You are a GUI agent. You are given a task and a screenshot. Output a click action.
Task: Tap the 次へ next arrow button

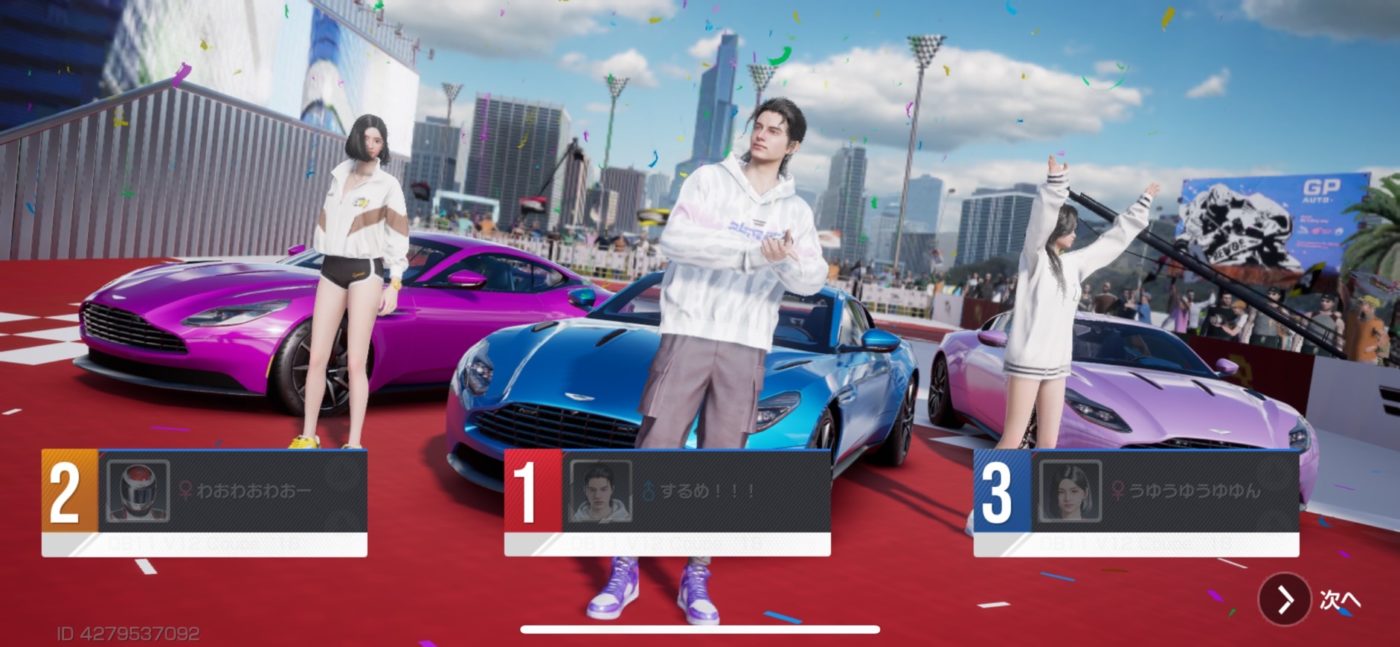click(1285, 600)
